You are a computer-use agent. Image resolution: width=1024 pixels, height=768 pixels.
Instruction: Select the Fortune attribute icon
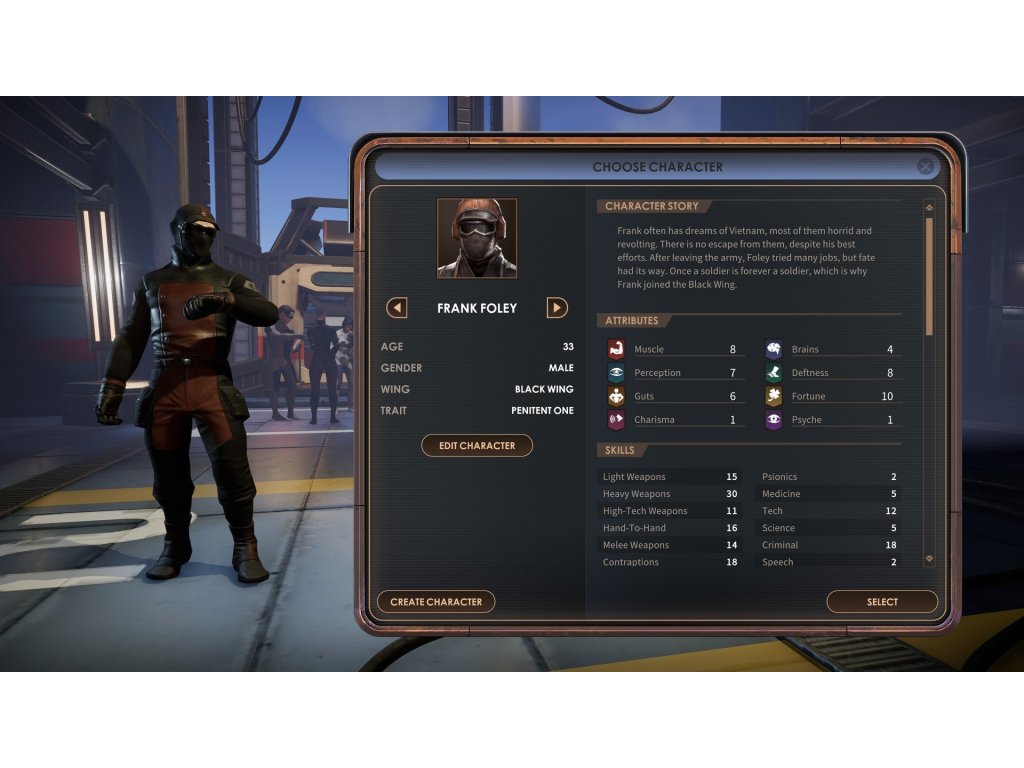point(774,396)
